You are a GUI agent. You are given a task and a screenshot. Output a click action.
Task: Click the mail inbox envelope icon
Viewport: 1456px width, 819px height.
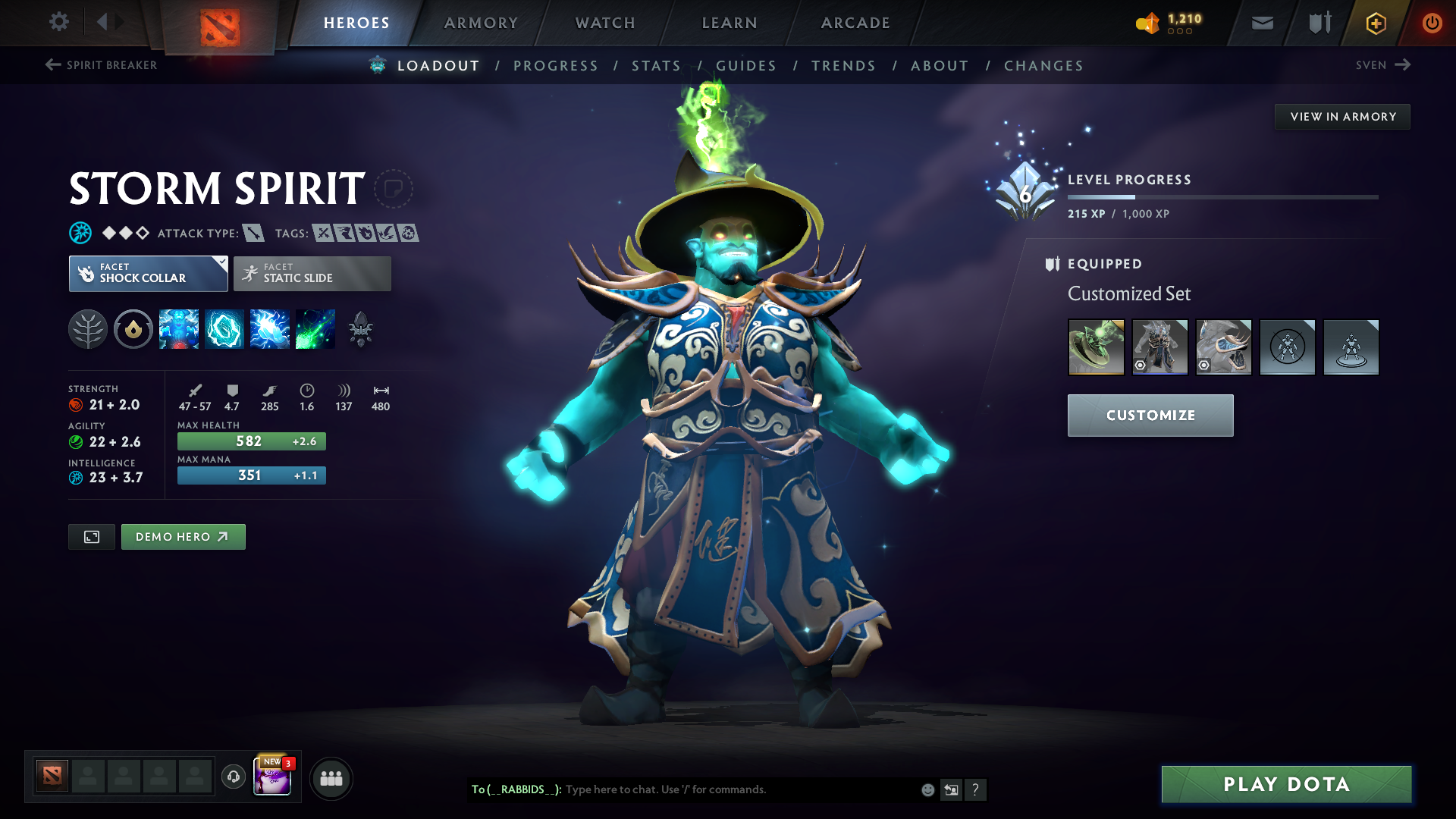1261,22
